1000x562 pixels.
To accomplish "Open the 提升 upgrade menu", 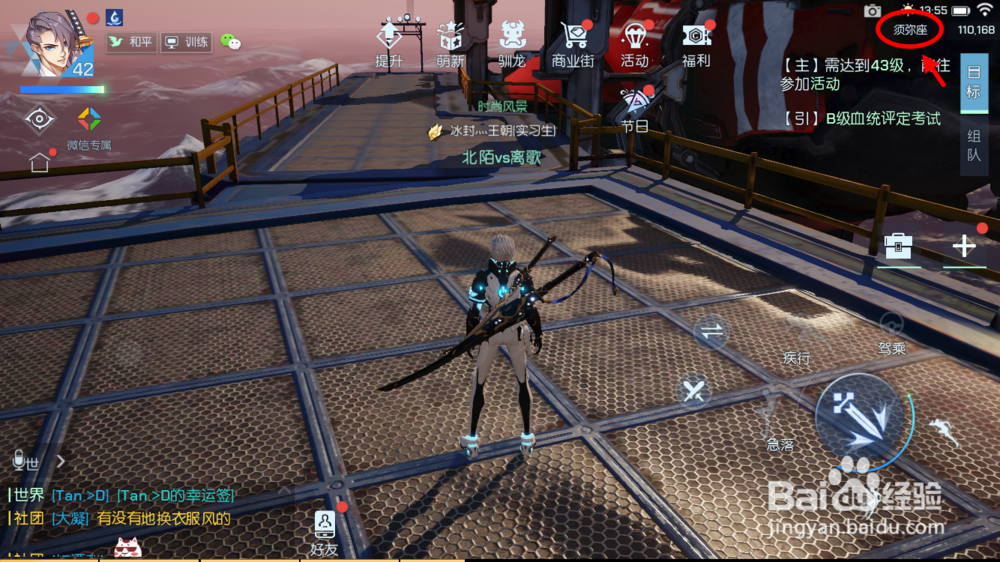I will click(x=389, y=42).
